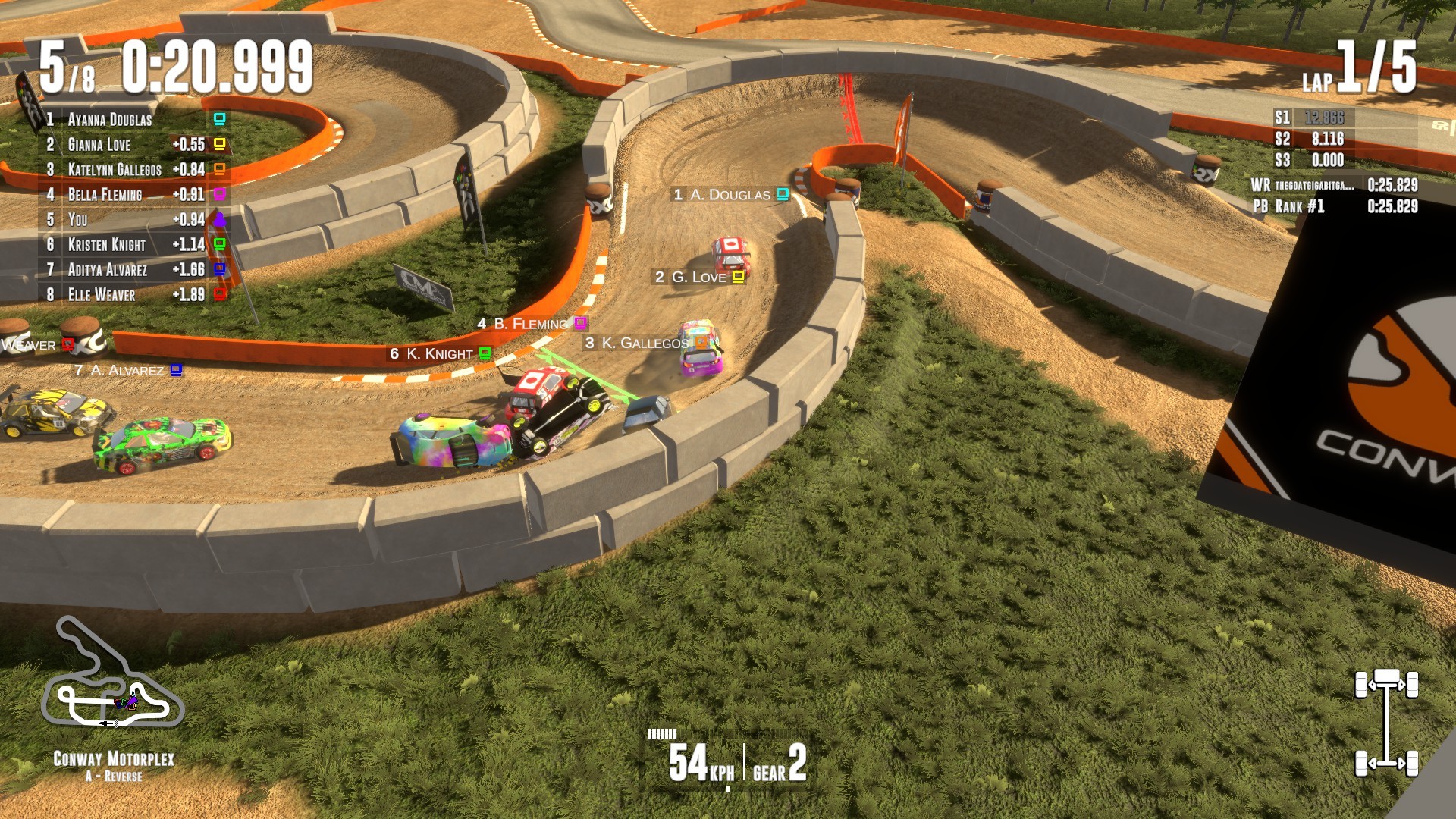
Task: Select the cyan car icon beside Ayanna Douglas
Action: click(218, 119)
